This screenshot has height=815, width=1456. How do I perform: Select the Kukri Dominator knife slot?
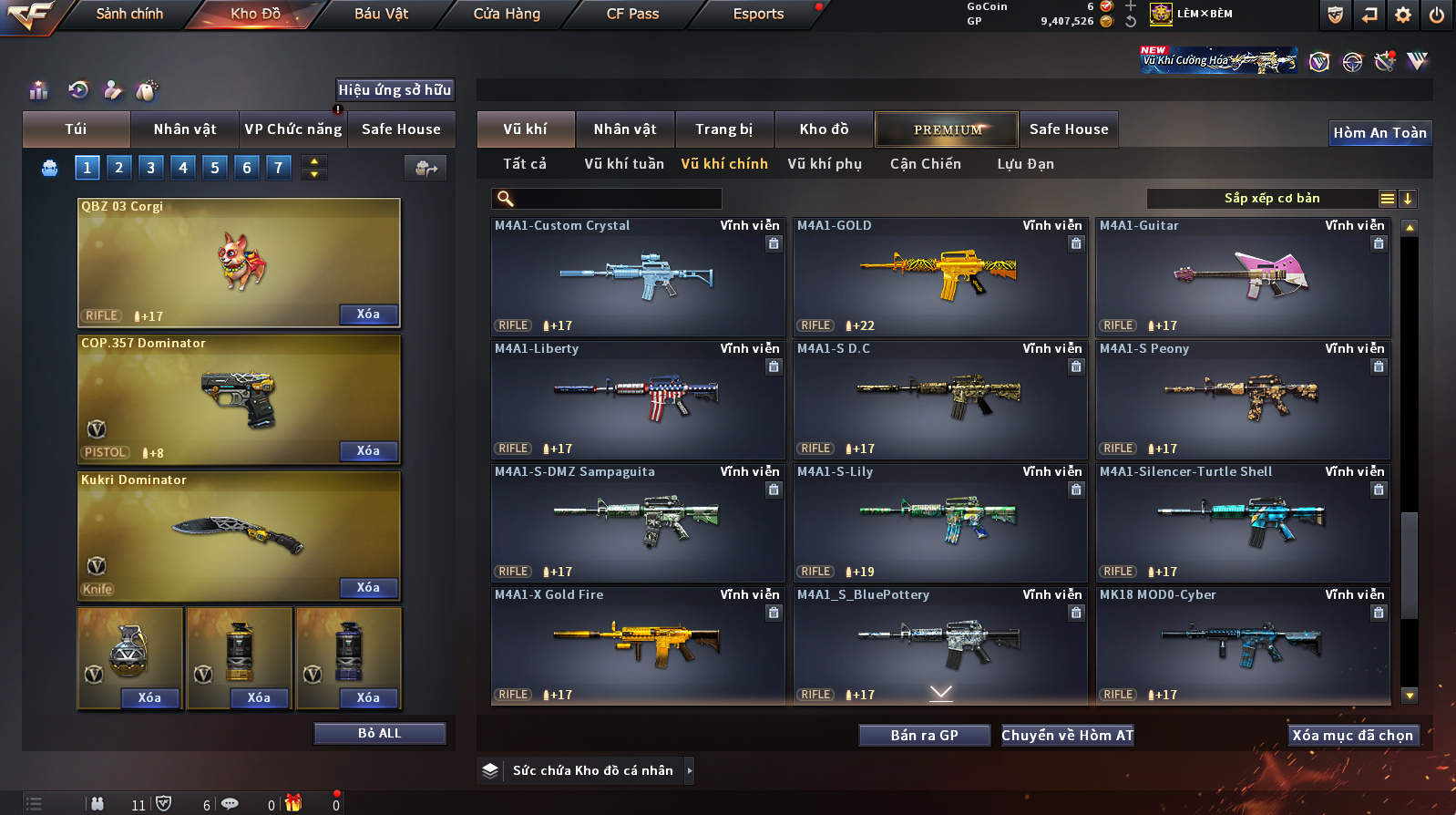click(239, 536)
